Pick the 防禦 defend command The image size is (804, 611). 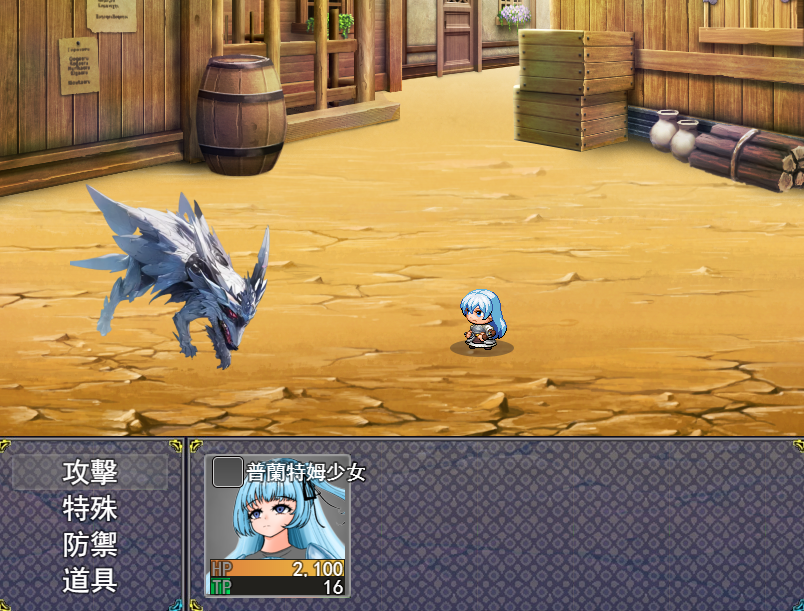point(90,545)
